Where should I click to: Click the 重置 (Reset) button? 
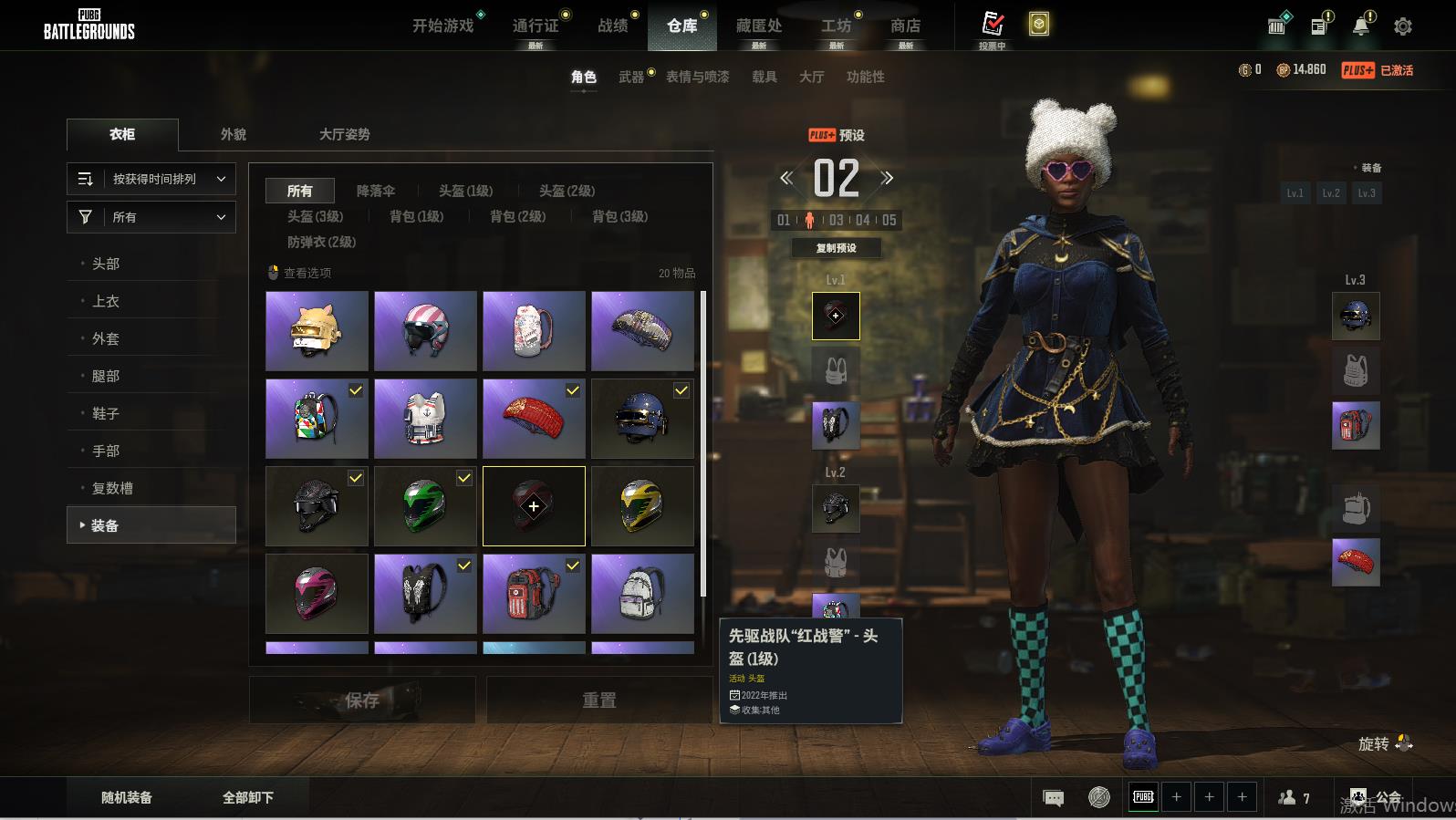599,700
